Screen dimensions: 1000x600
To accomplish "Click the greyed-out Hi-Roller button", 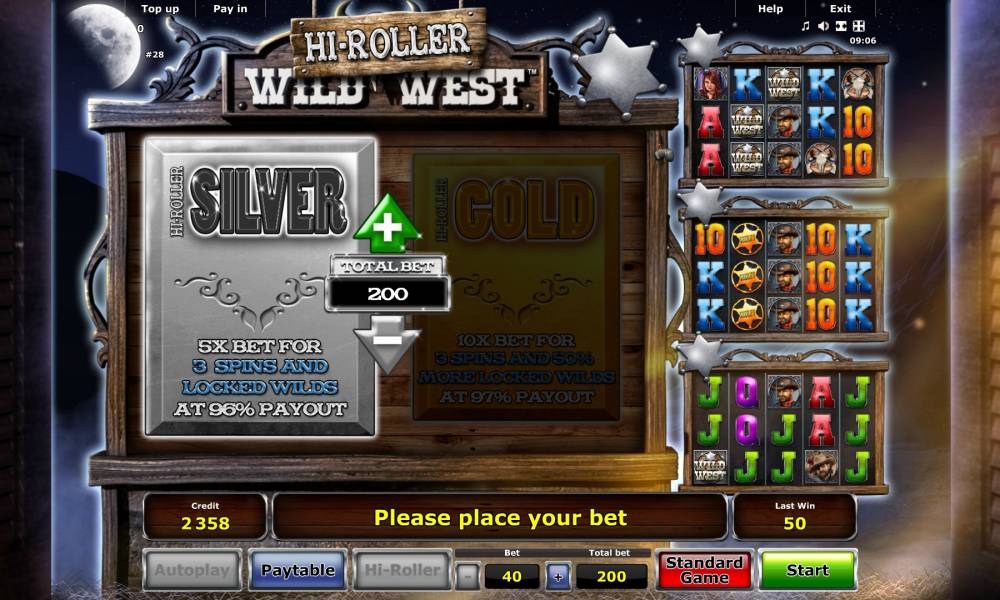I will (x=401, y=570).
